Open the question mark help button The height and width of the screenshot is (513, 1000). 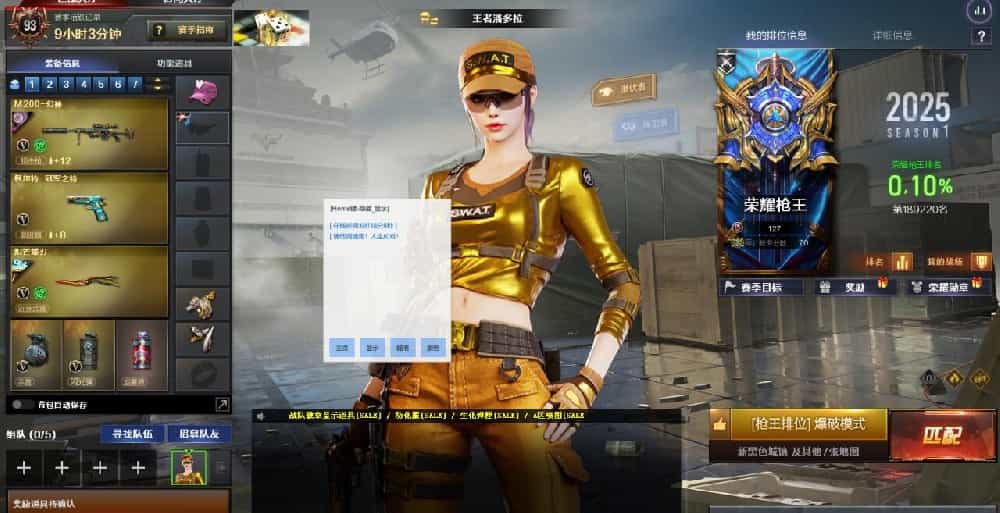980,36
